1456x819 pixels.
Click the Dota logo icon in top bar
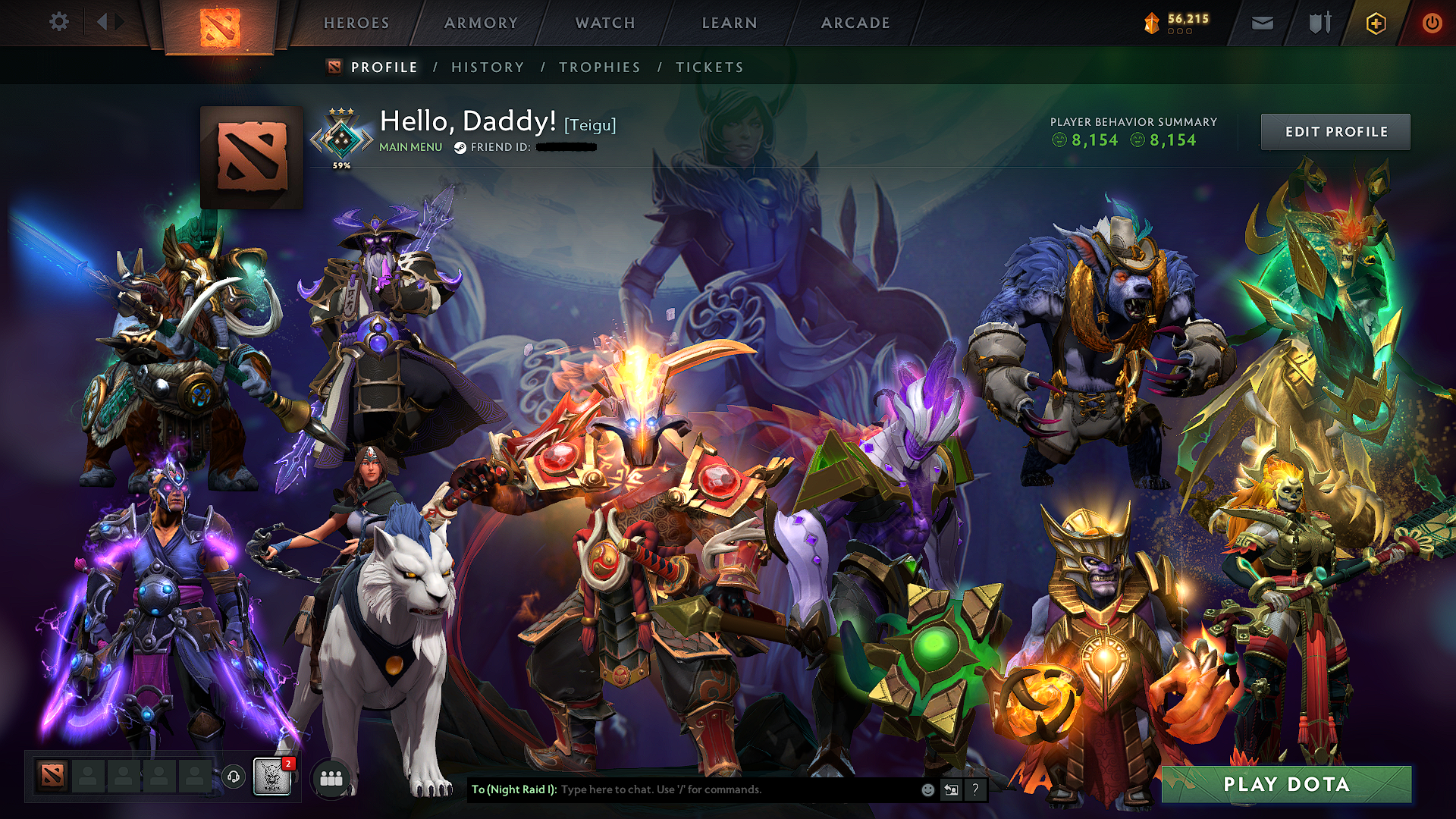click(x=218, y=23)
